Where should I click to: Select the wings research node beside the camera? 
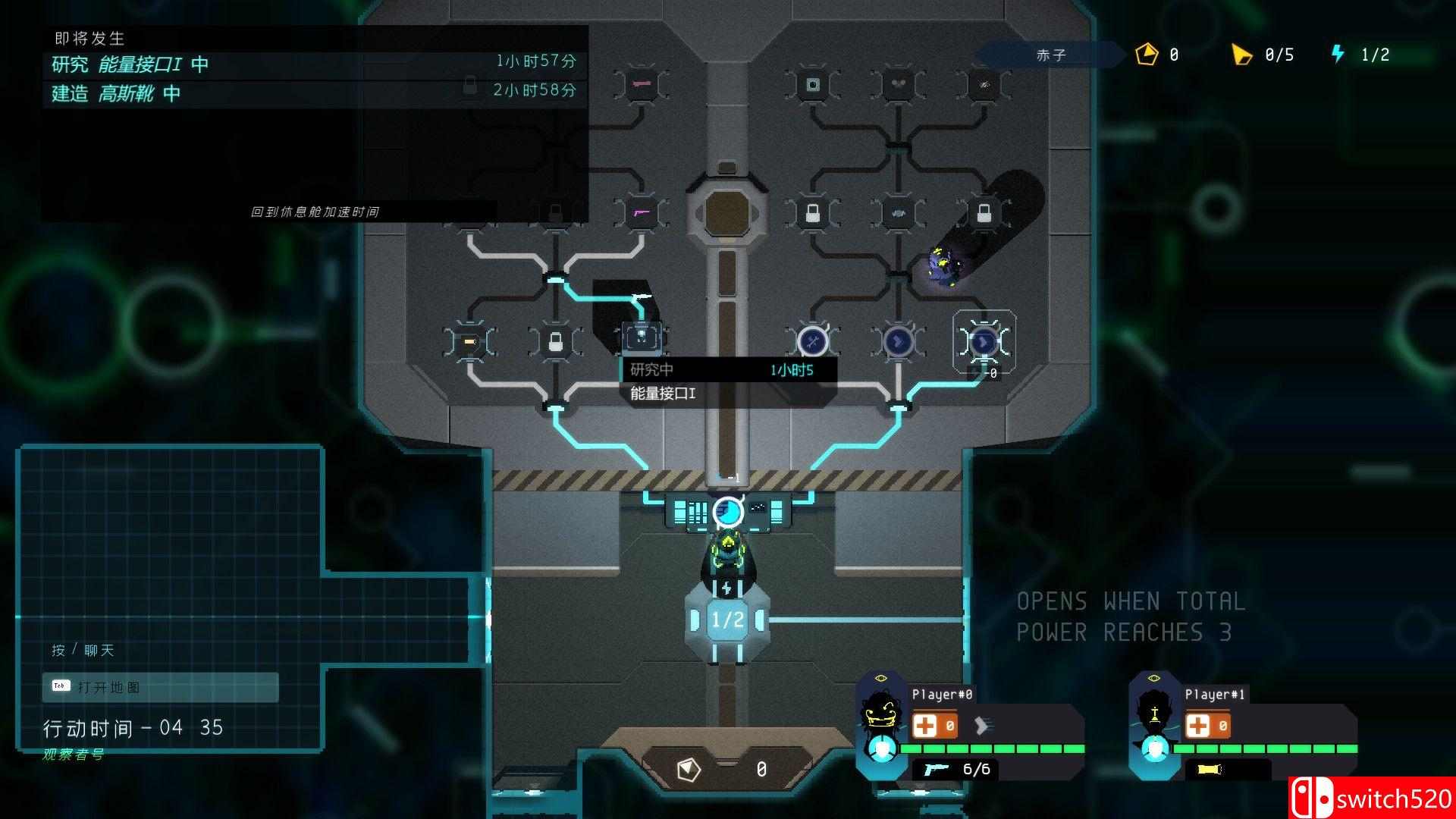tap(899, 83)
